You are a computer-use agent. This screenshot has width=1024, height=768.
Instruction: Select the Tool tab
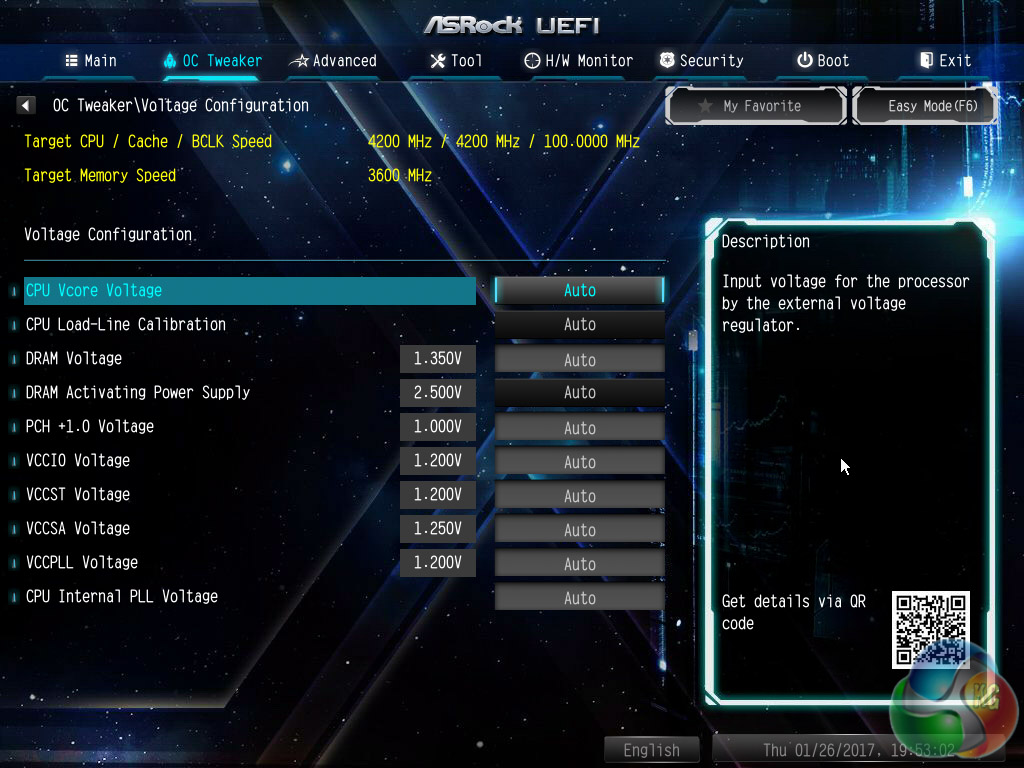click(x=456, y=61)
